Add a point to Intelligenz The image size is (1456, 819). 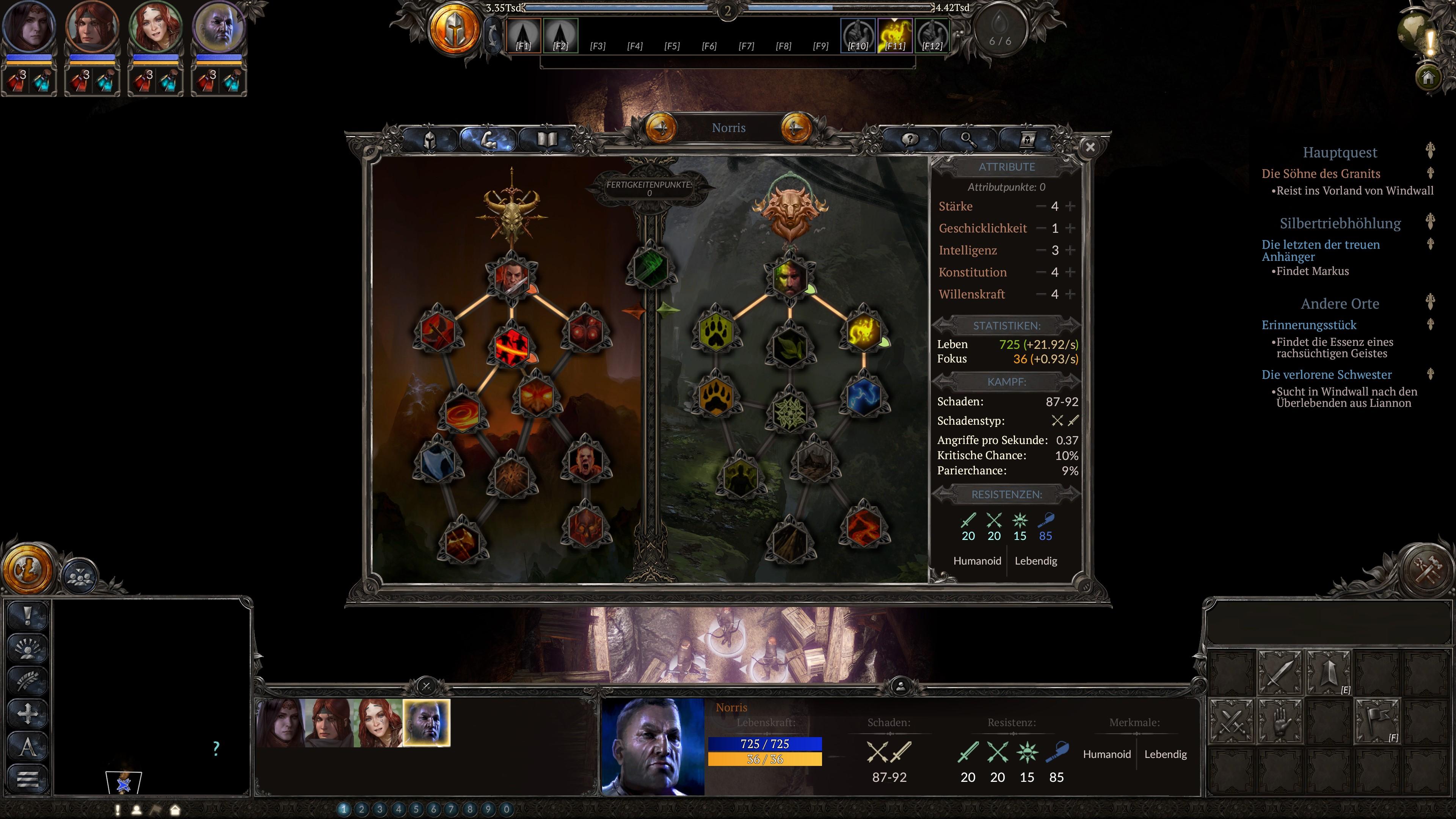[1070, 250]
